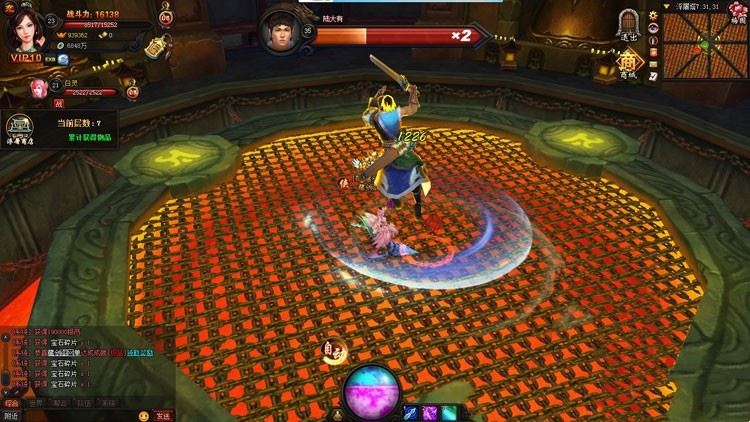Click the chat message input box
Image resolution: width=750 pixels, height=422 pixels.
(78, 415)
